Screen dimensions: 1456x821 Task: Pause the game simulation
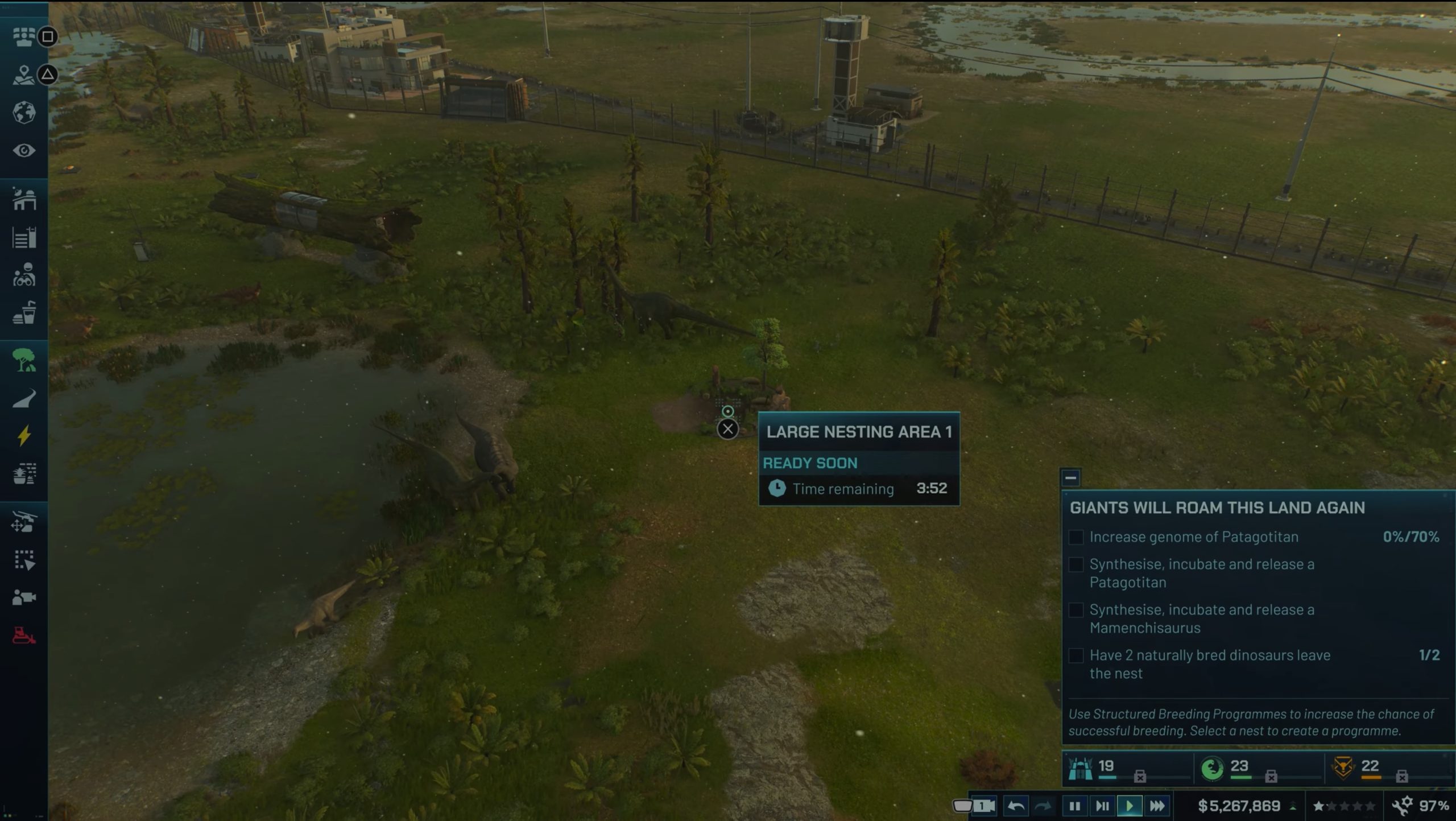[x=1074, y=806]
